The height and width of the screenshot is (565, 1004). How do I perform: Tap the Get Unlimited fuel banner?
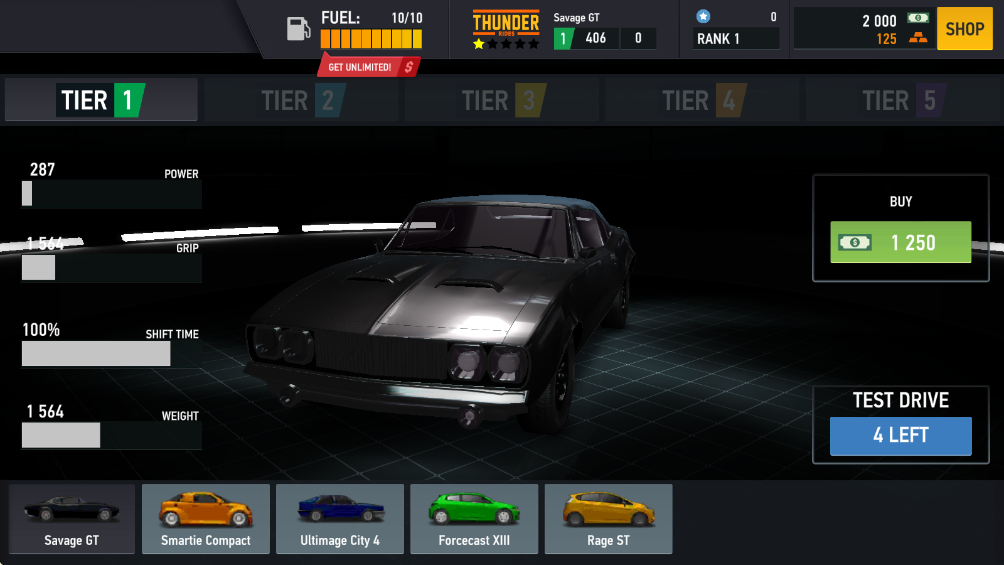coord(368,67)
